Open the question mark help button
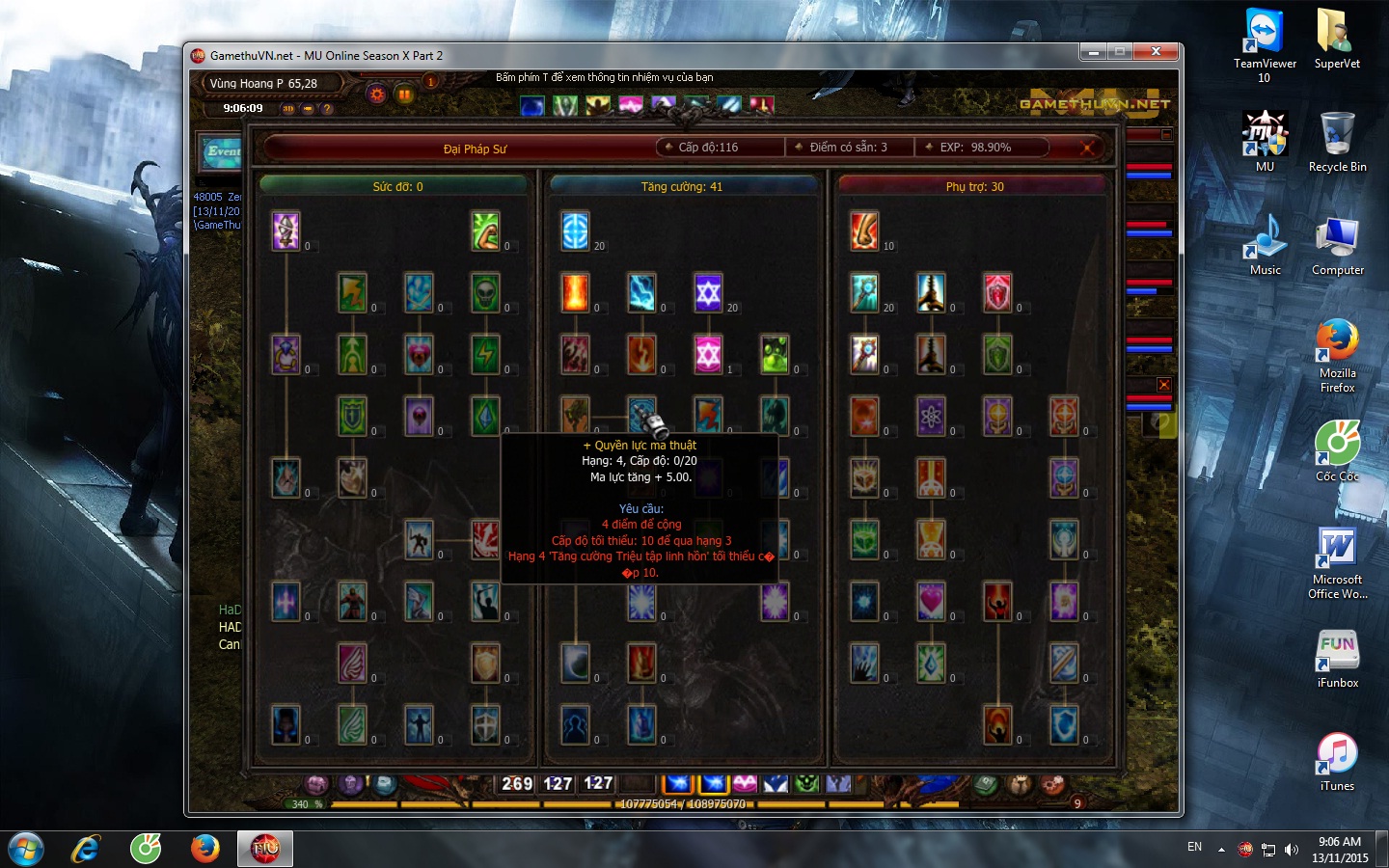This screenshot has height=868, width=1389. click(327, 108)
